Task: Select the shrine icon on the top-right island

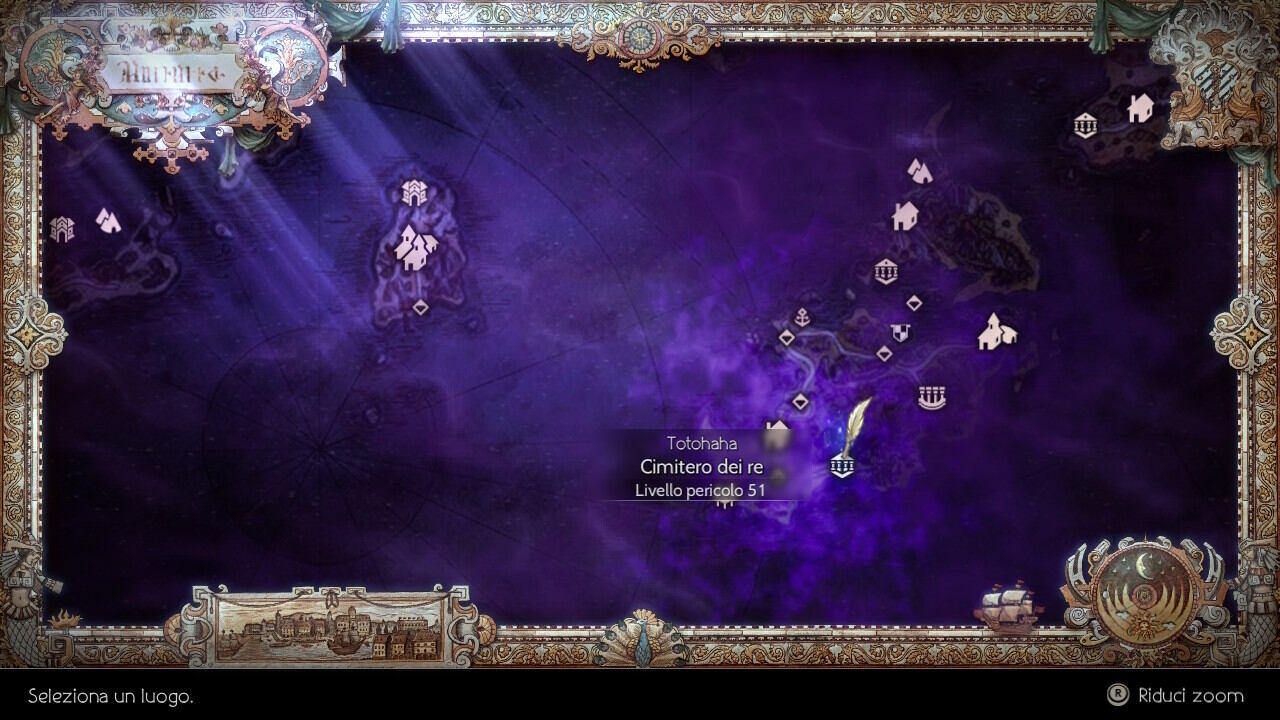Action: coord(1084,127)
